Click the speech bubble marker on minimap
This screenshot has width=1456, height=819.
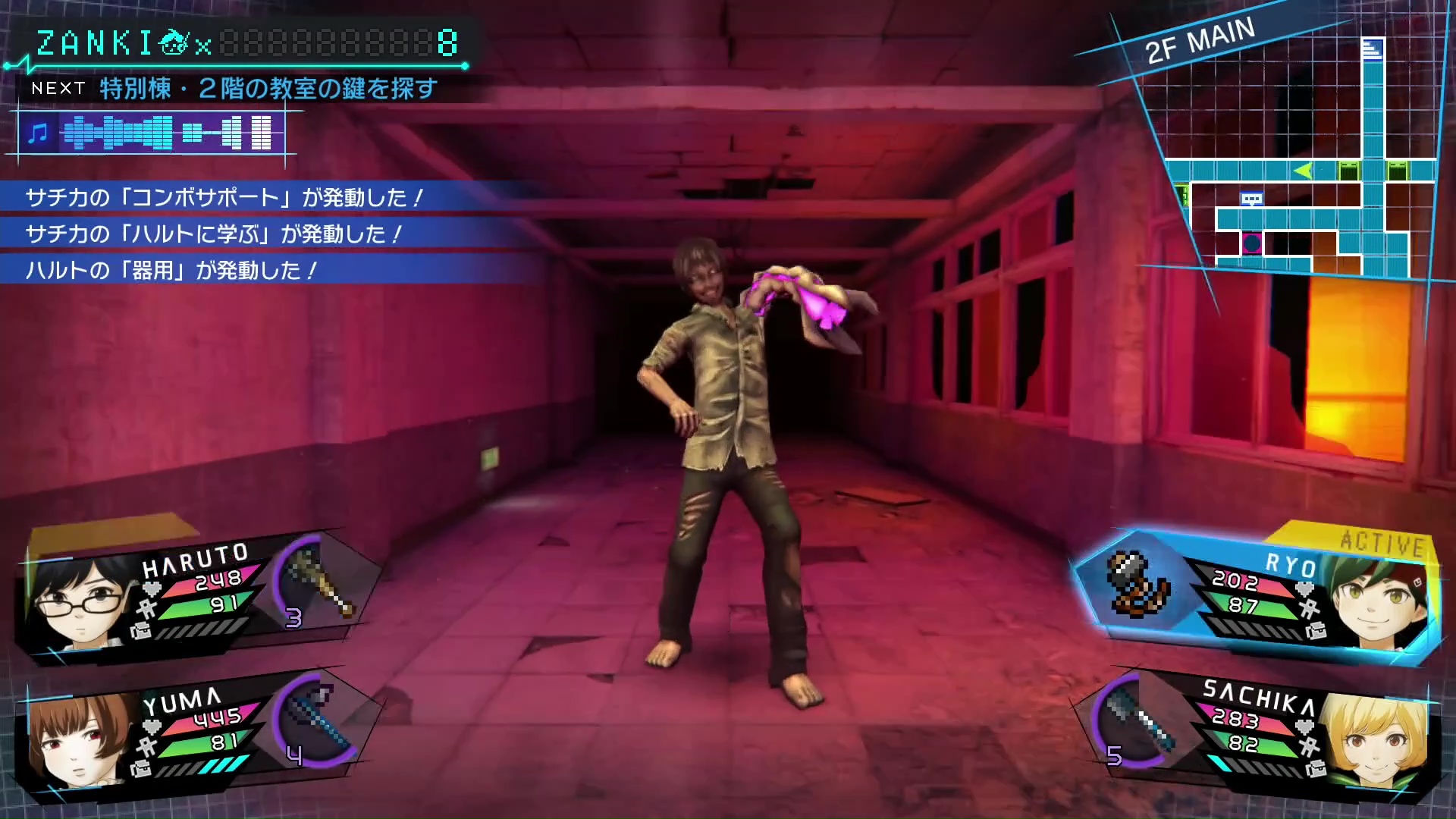coord(1251,199)
